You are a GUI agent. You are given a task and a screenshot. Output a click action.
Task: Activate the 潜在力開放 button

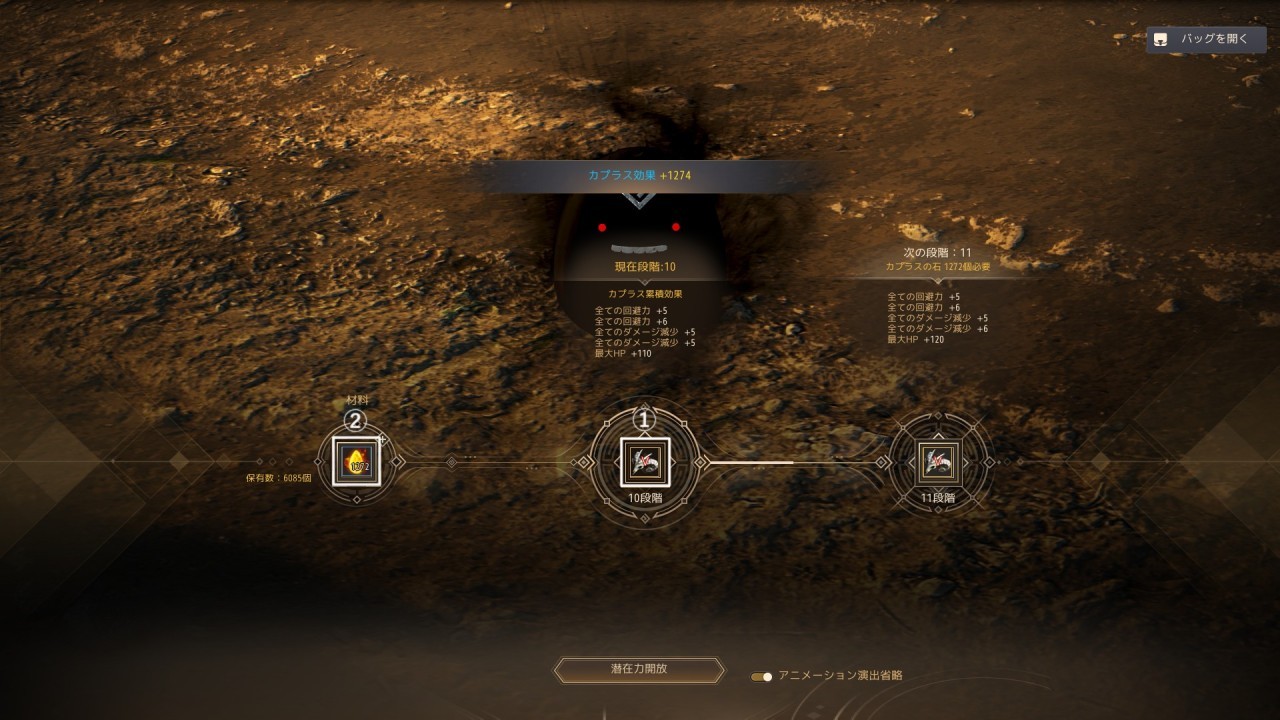point(639,670)
